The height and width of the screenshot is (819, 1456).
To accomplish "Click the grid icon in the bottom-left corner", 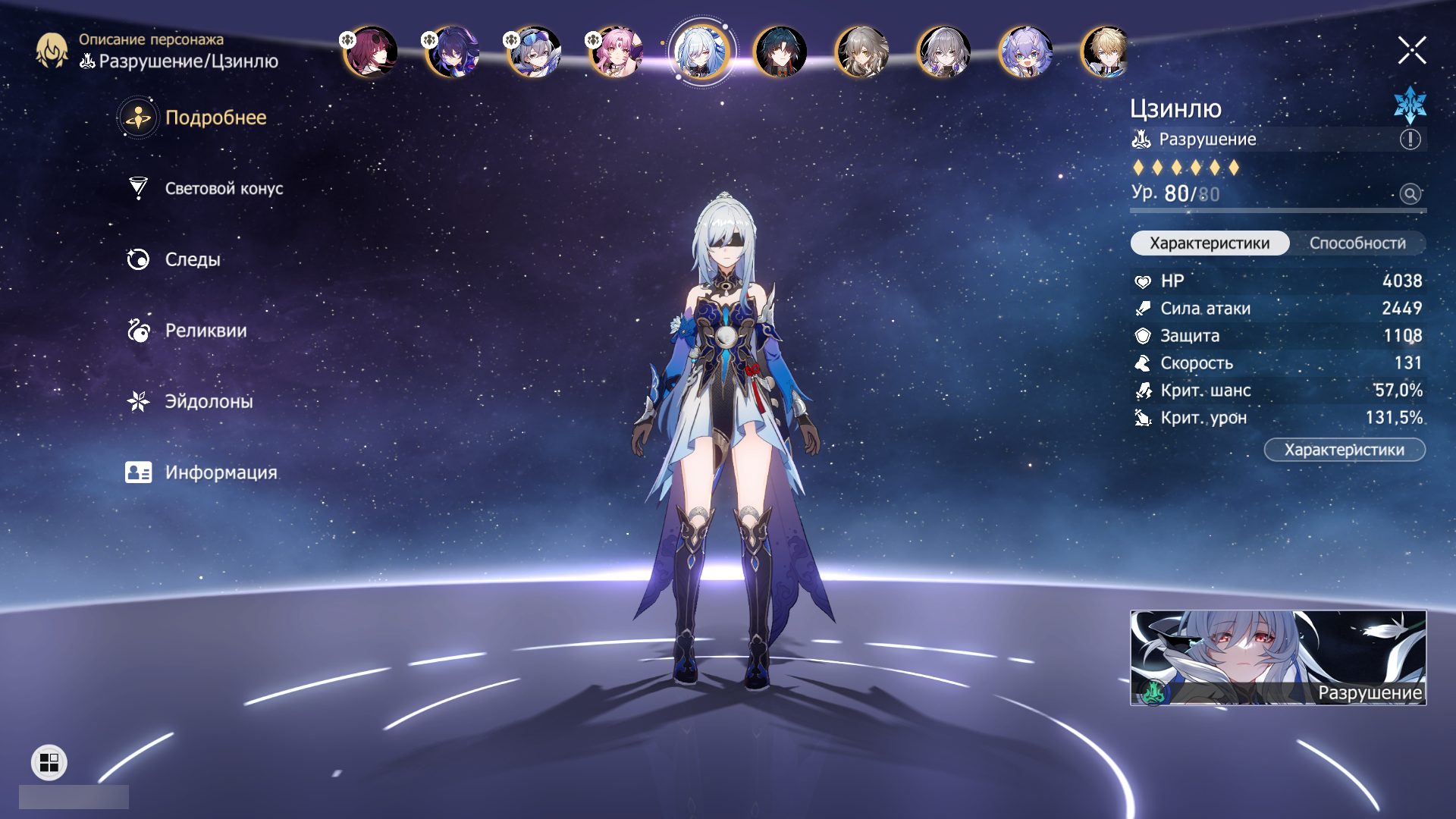I will pos(49,762).
